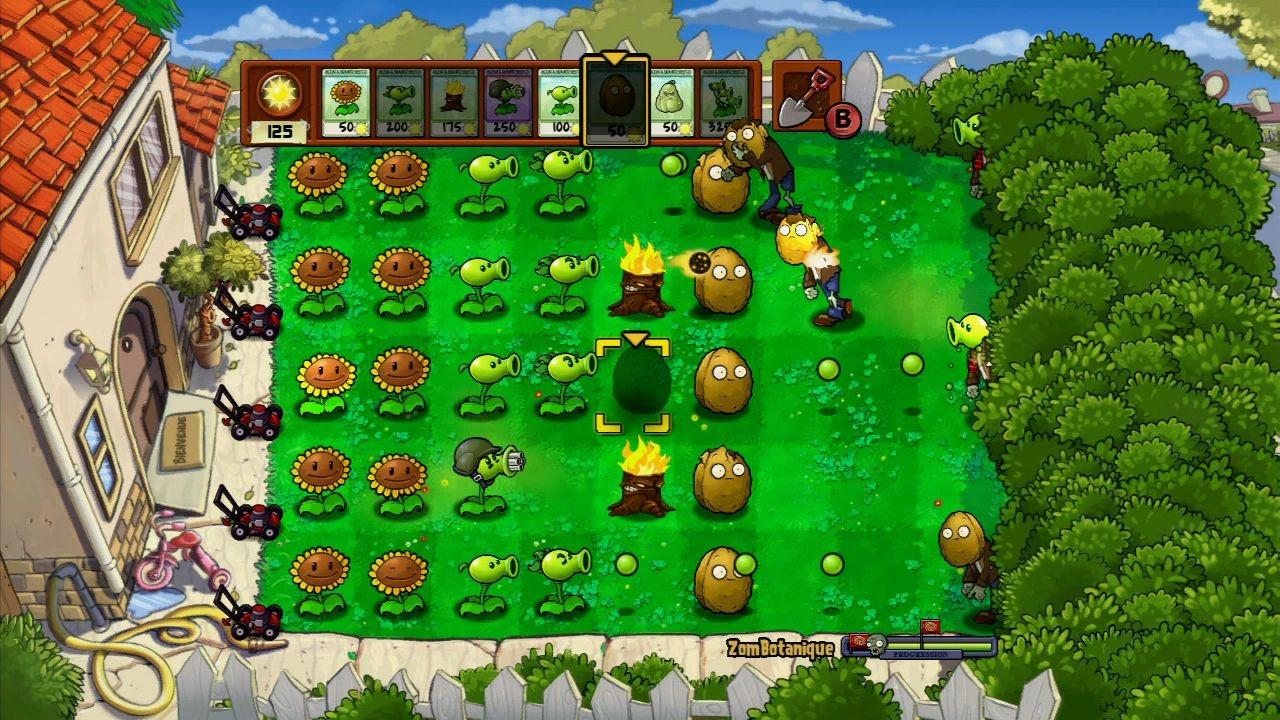
Task: Deselect the highlighted Wall-nut packet
Action: coord(616,100)
